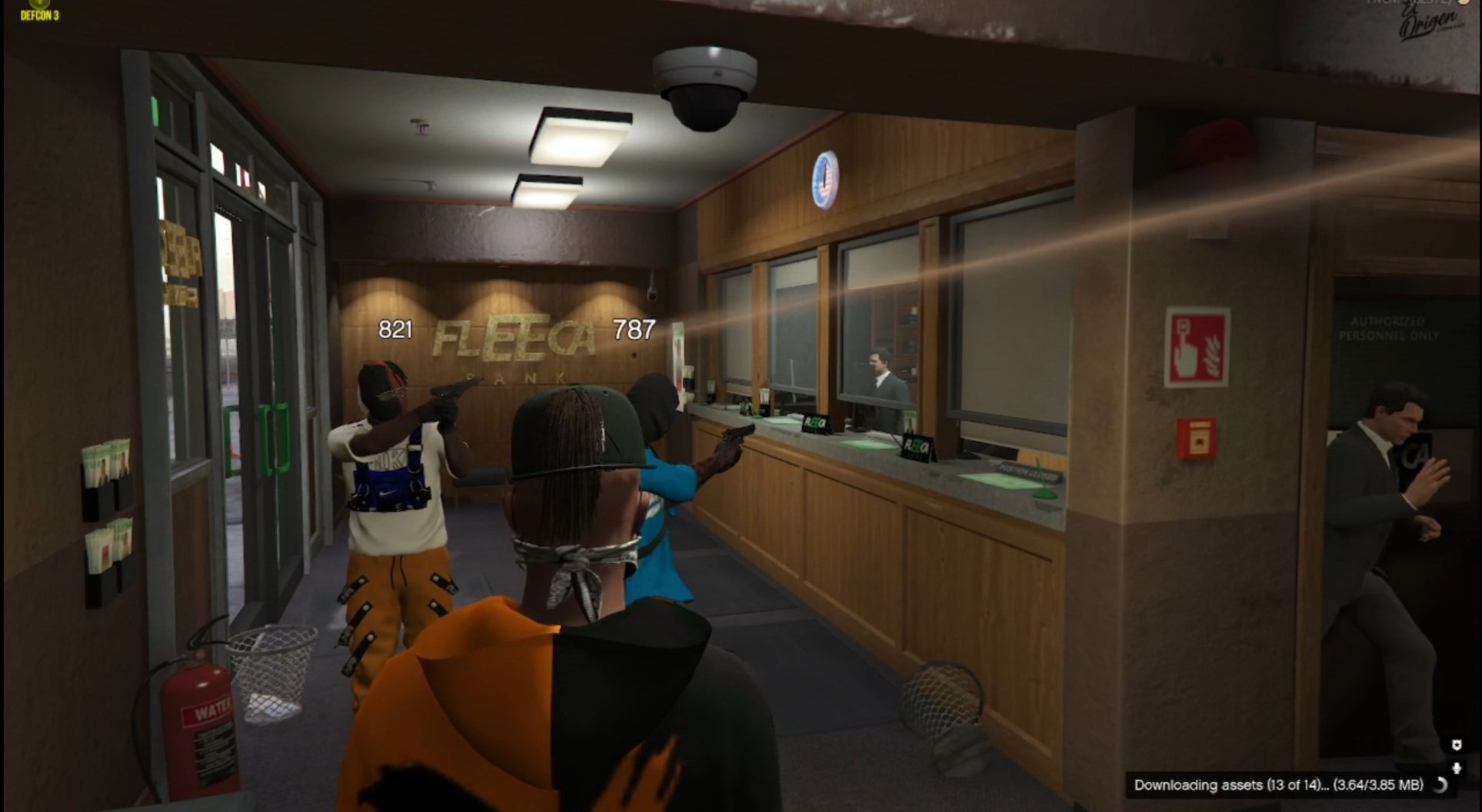Click the microphone icon above the download bar
Screen dimensions: 1482x812
1457,767
